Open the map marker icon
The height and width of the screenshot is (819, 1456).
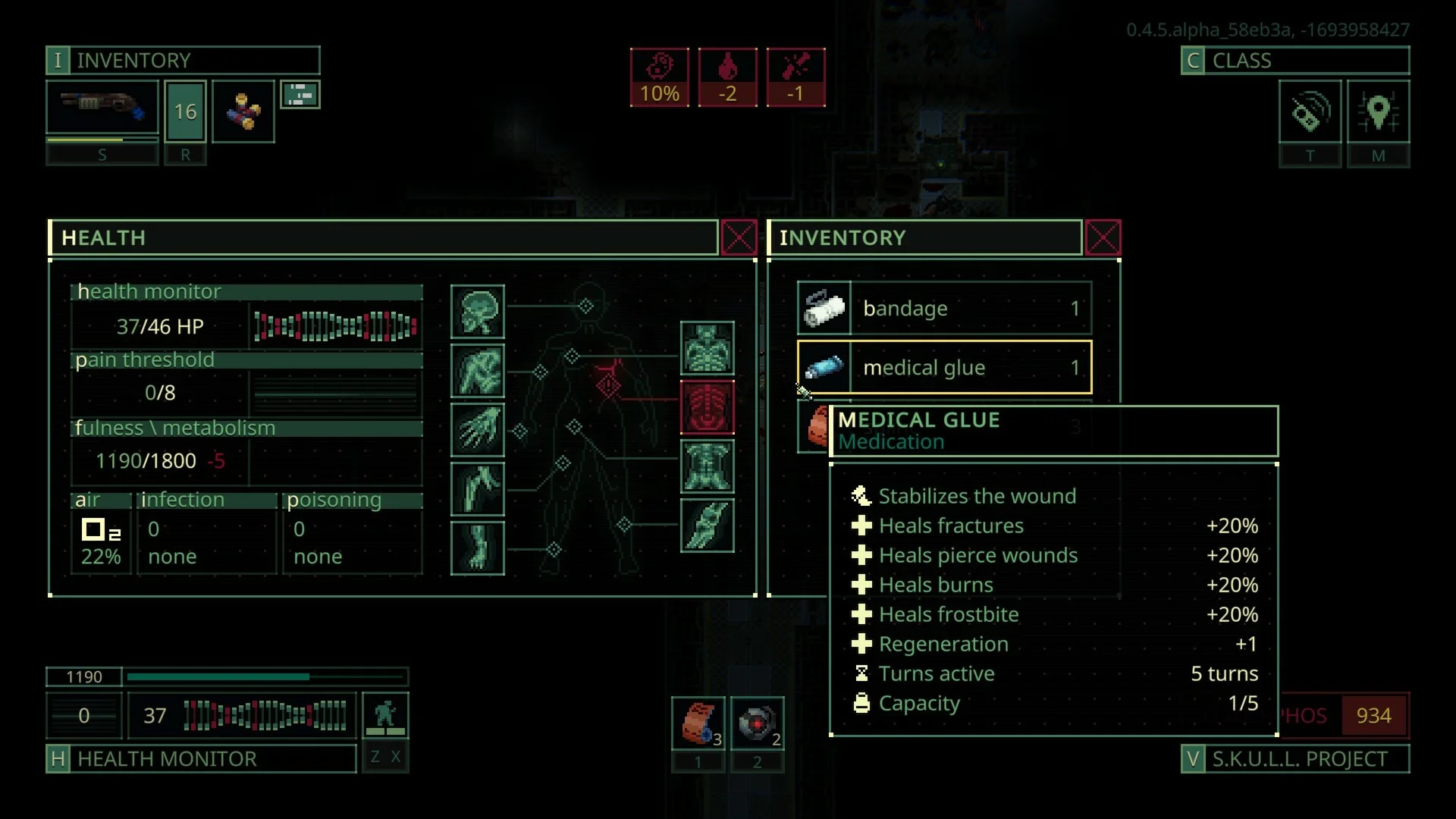coord(1378,111)
